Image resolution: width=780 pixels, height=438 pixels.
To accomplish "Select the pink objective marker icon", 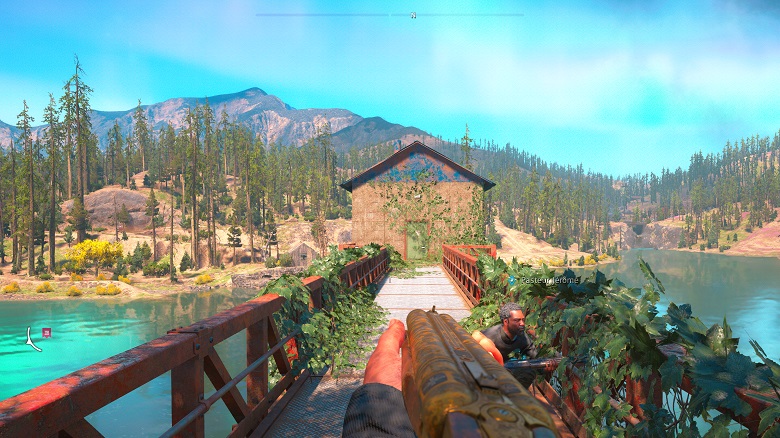I will point(46,332).
